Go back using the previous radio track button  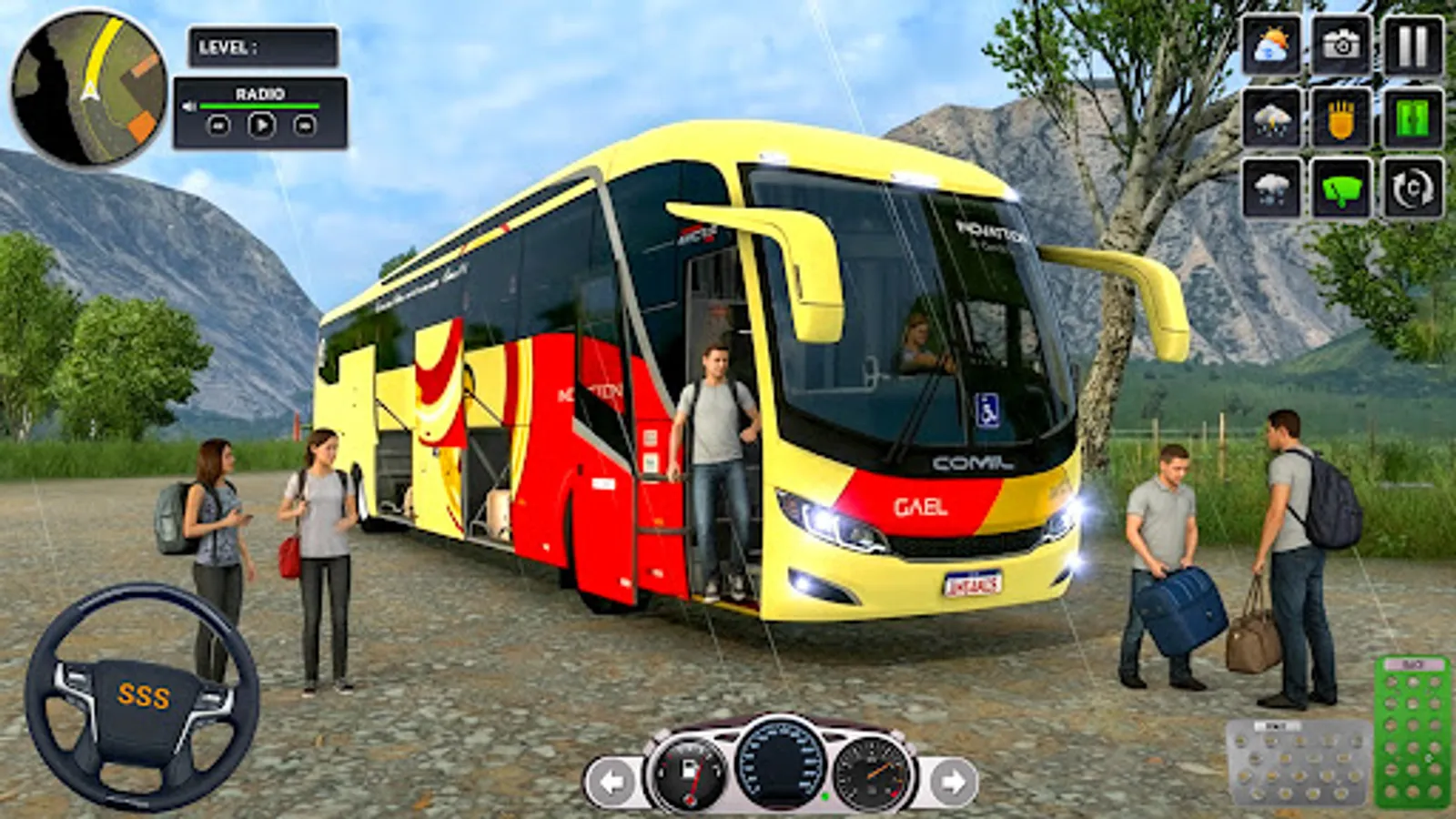pos(219,127)
